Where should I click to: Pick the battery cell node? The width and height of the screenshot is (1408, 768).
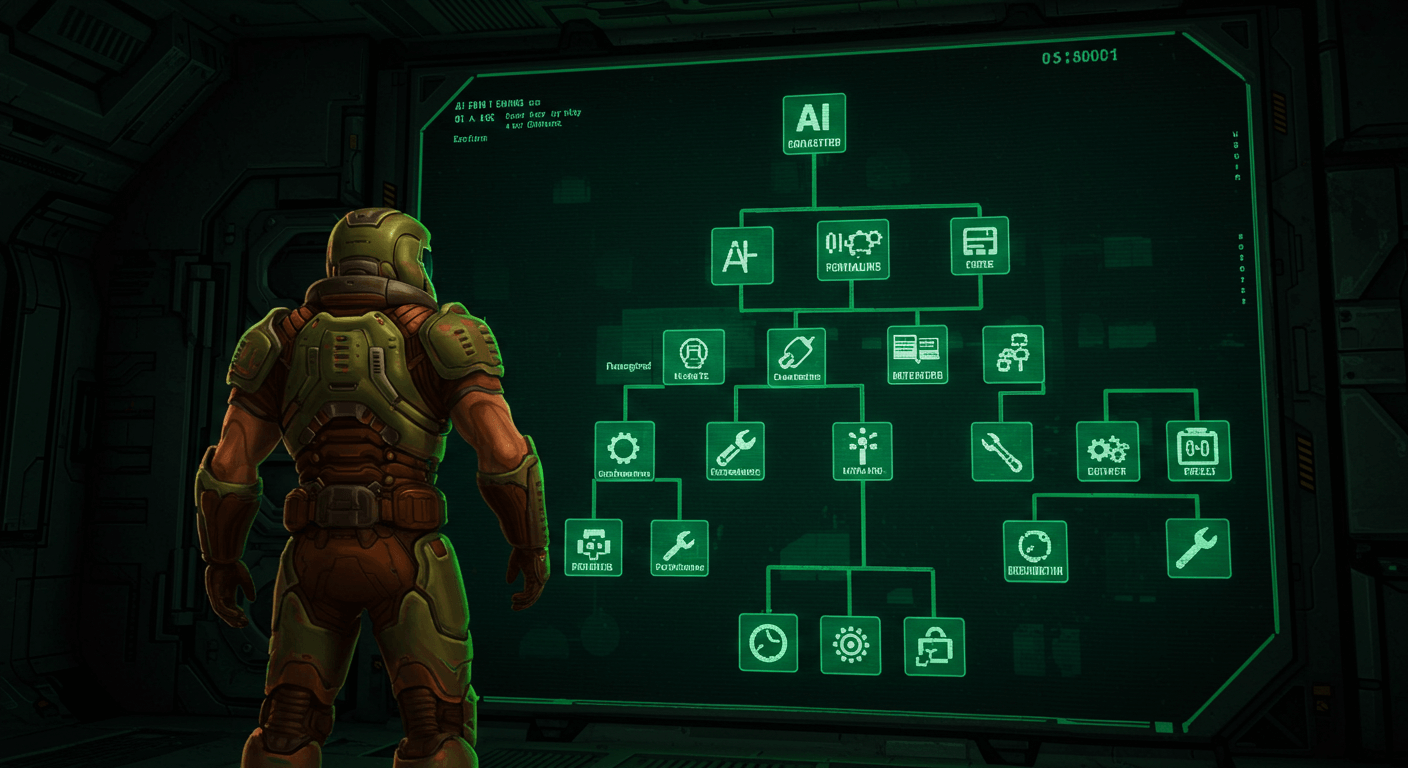click(x=1198, y=450)
